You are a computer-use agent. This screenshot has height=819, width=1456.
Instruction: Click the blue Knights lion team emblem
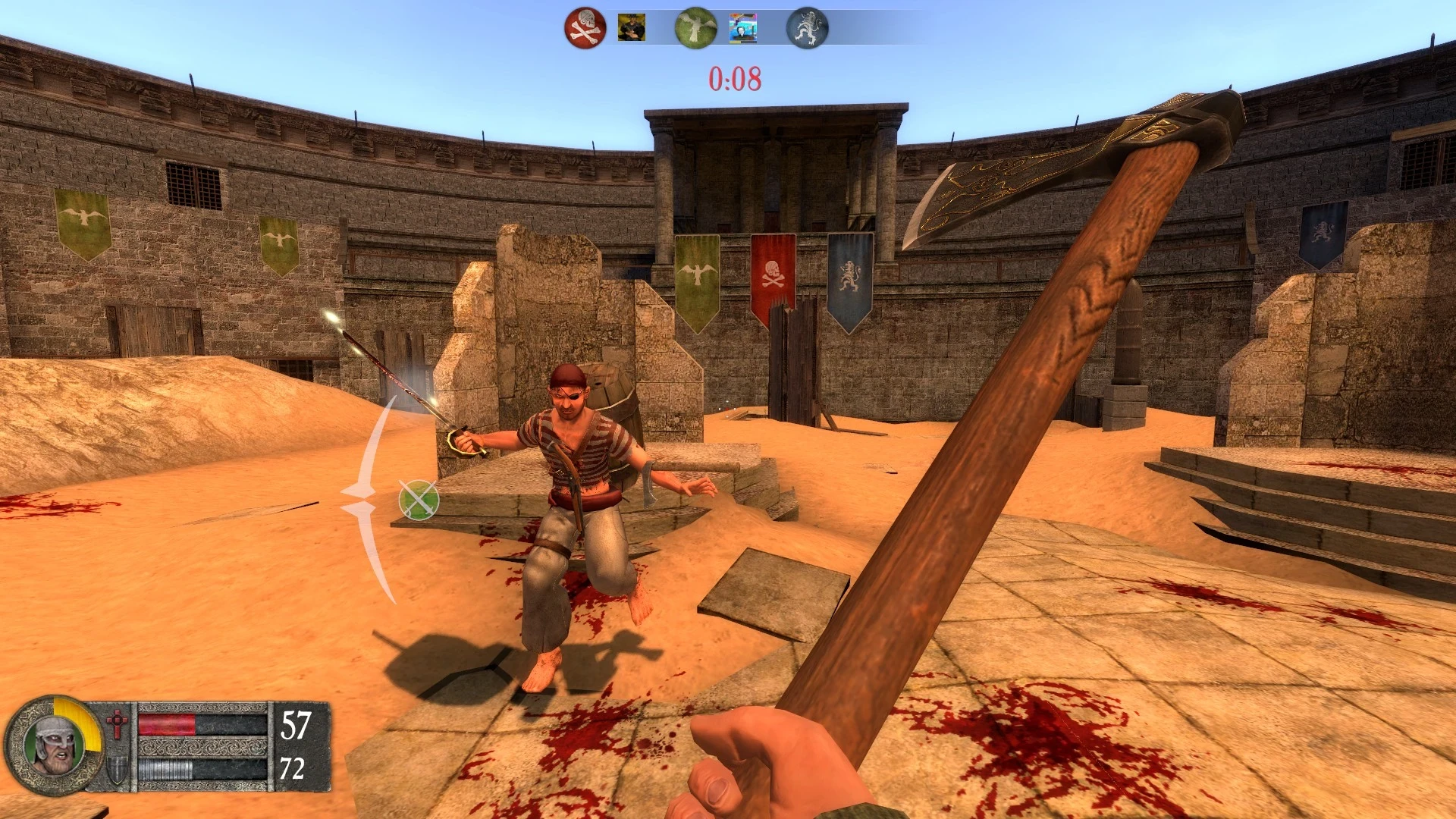click(807, 28)
